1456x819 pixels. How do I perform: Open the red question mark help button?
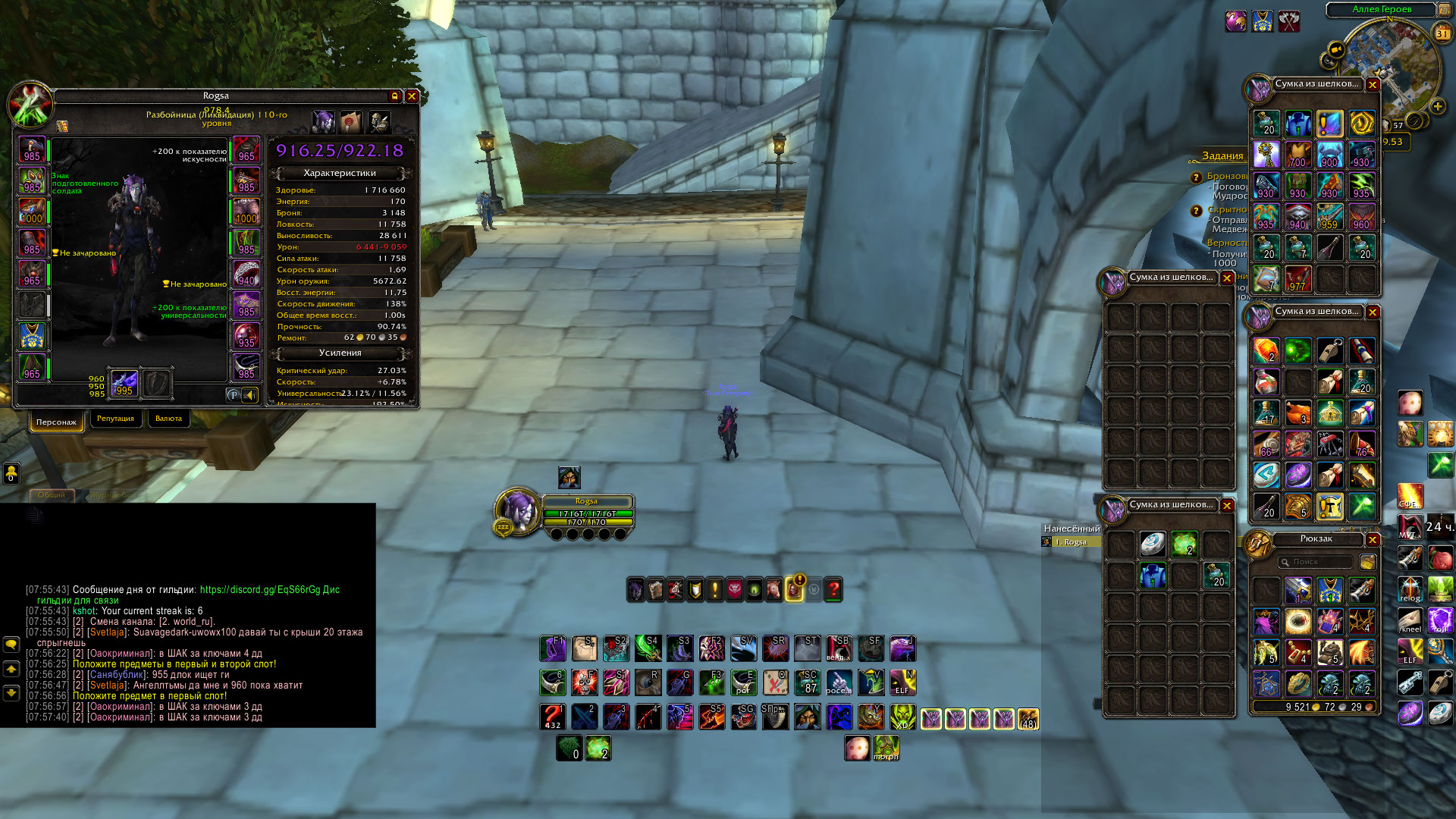tap(833, 589)
